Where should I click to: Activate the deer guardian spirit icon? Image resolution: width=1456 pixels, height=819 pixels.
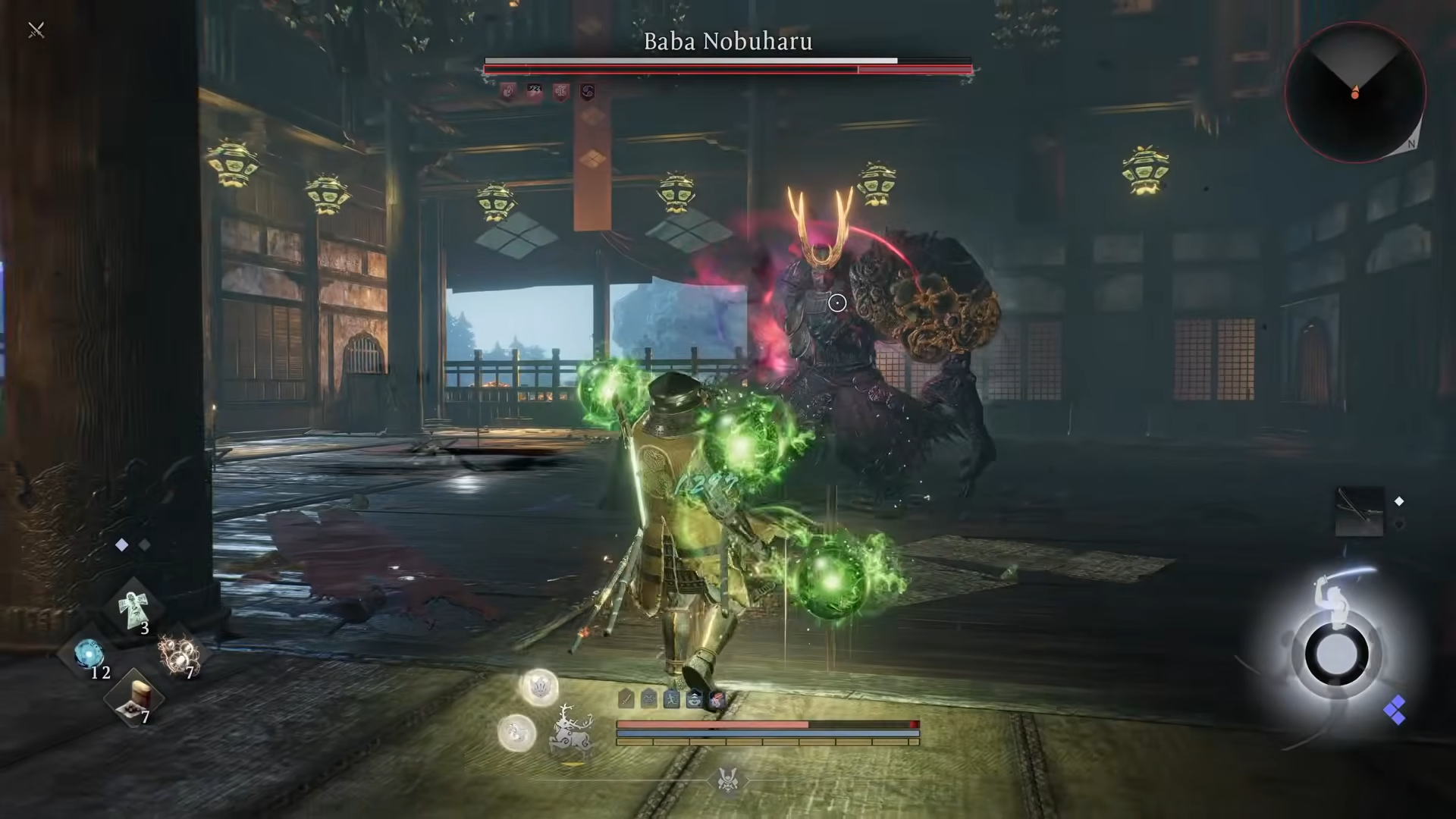pyautogui.click(x=570, y=733)
